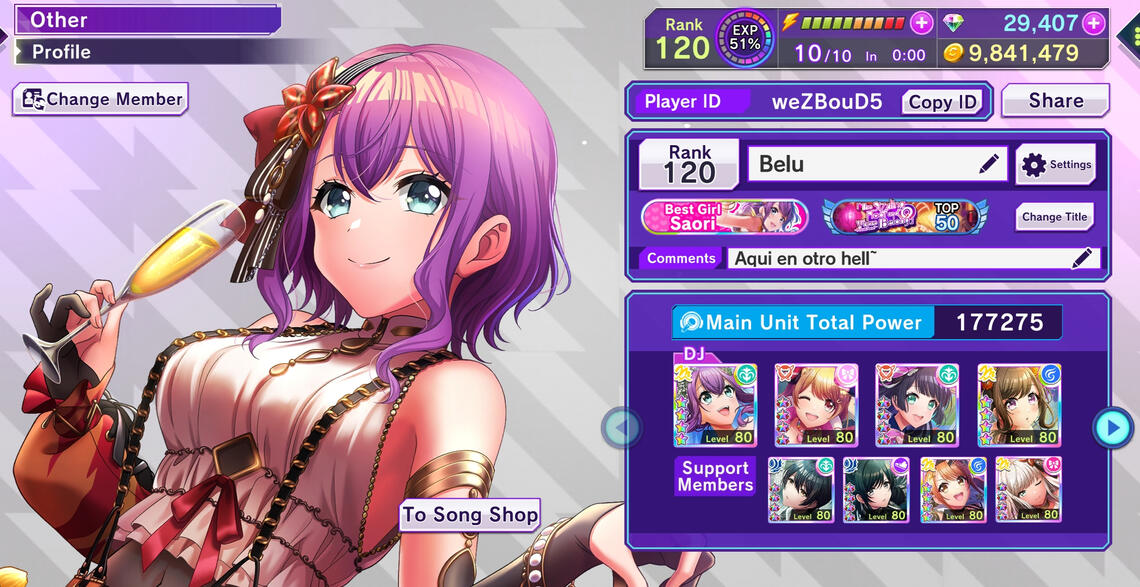This screenshot has height=587, width=1140.
Task: Edit the profile comment text
Action: point(1081,259)
